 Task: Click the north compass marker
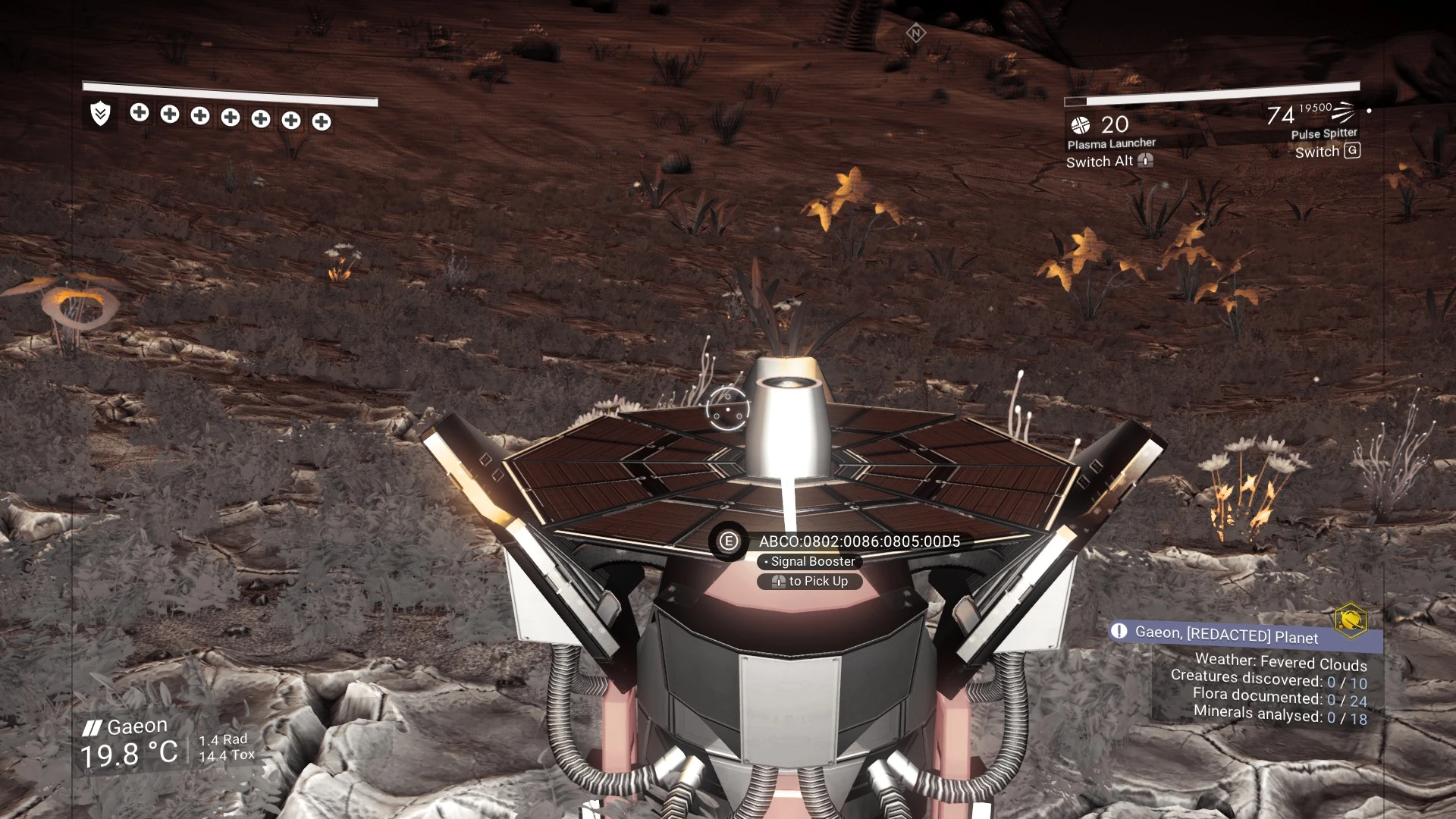coord(916,33)
